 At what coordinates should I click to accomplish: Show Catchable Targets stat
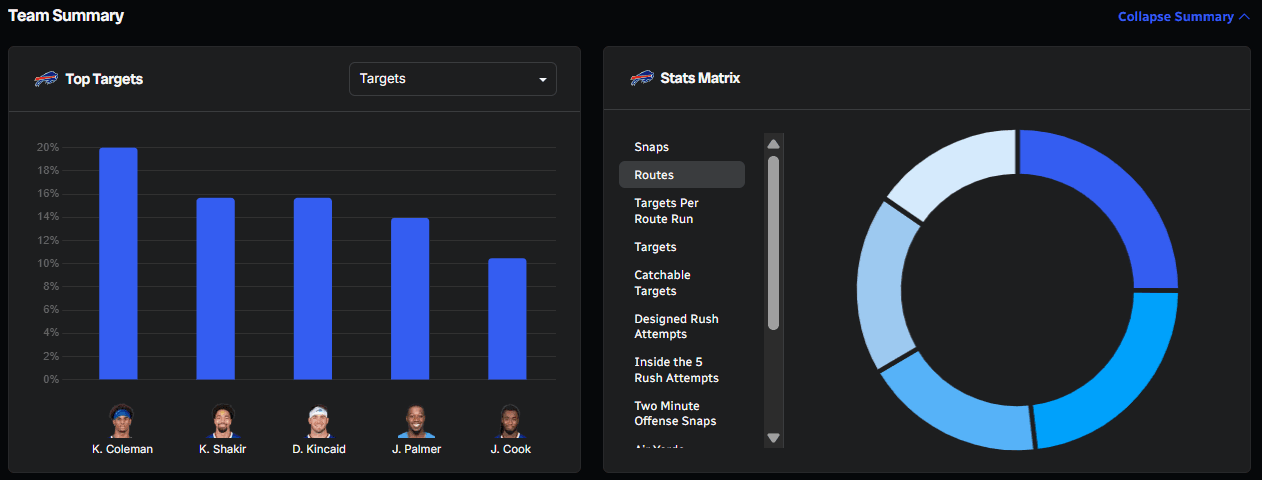pyautogui.click(x=662, y=283)
